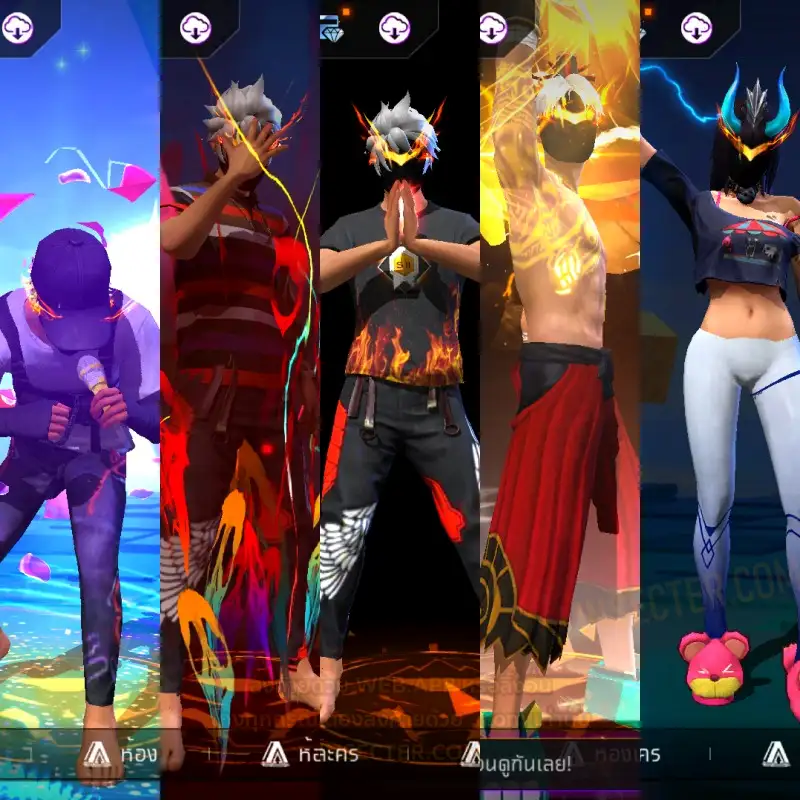
Task: Tap the cloud download icon above the horned-mask girl
Action: pyautogui.click(x=697, y=28)
